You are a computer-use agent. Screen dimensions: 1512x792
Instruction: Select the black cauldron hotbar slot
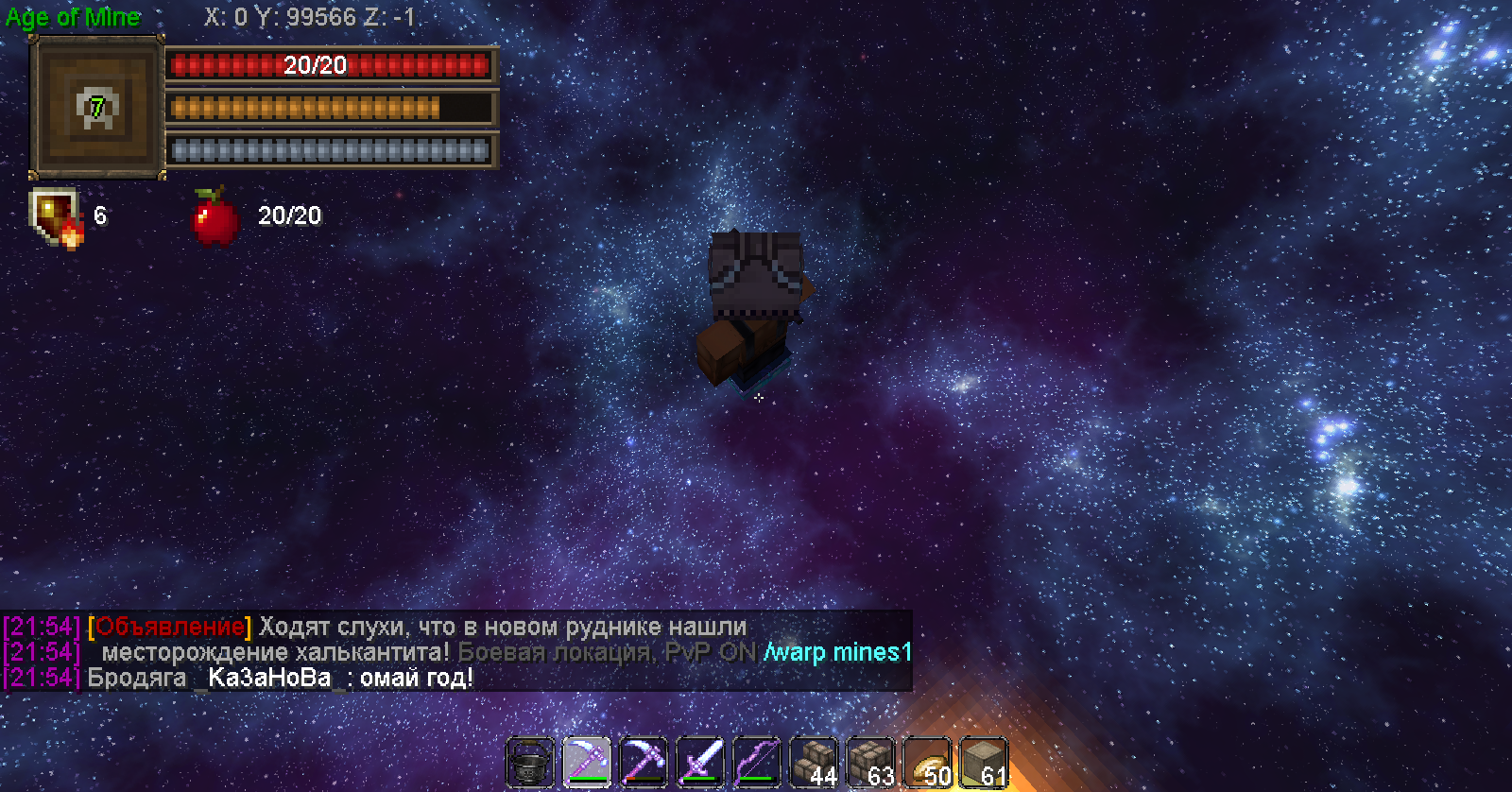tap(530, 762)
